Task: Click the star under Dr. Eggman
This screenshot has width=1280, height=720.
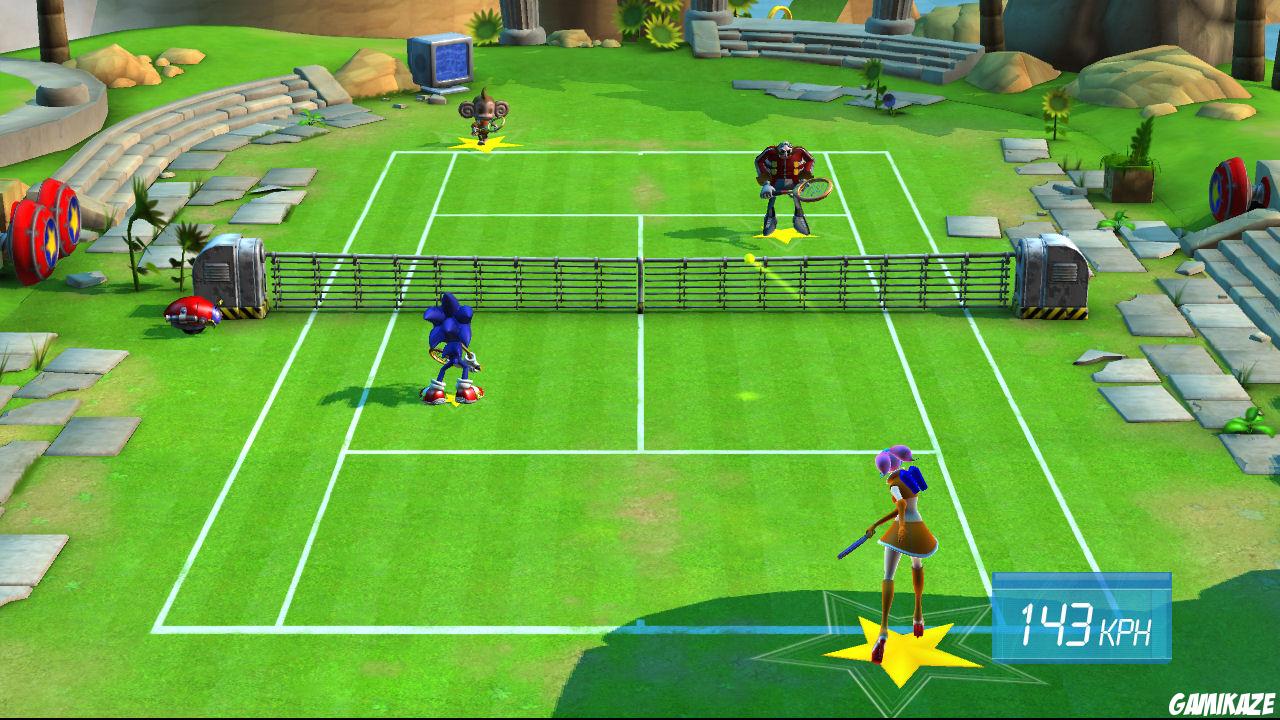Action: pos(785,238)
